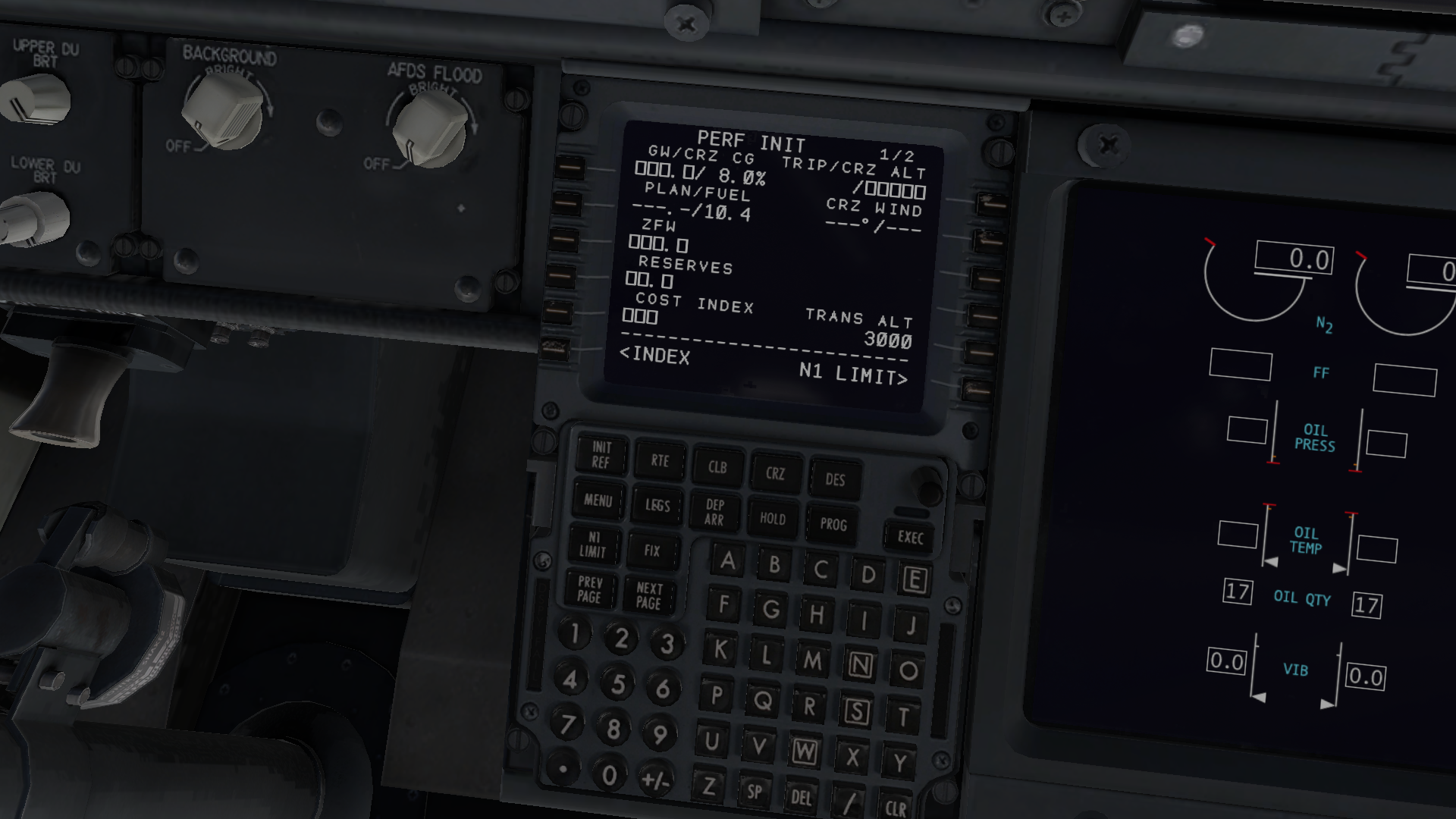This screenshot has width=1456, height=819.
Task: Open the CRZ cruise page
Action: tap(775, 474)
